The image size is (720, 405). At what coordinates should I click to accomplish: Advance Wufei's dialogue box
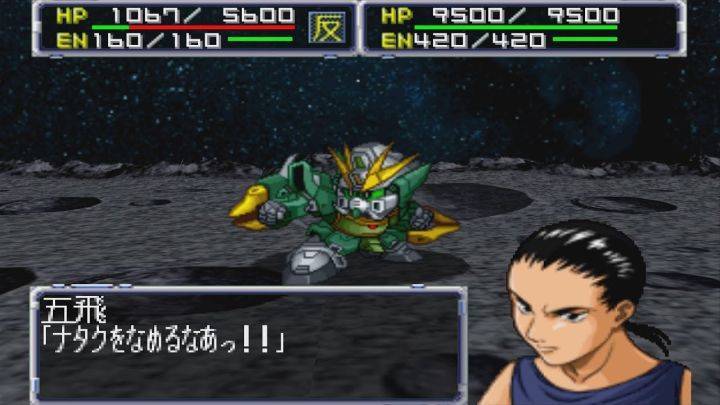click(248, 344)
